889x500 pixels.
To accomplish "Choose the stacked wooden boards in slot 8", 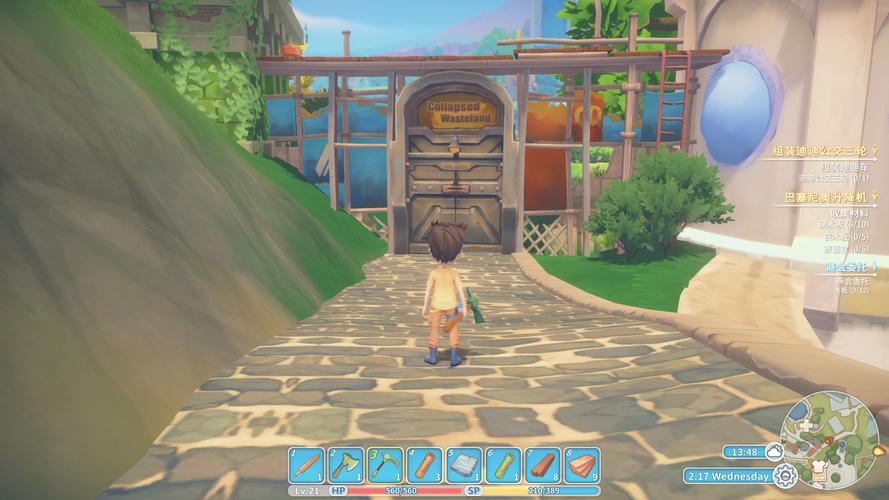I will click(582, 465).
